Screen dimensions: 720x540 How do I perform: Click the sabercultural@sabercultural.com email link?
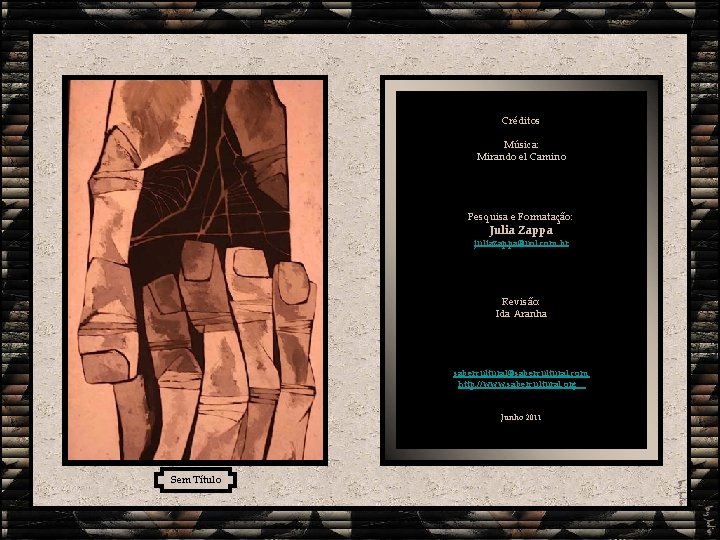click(520, 372)
